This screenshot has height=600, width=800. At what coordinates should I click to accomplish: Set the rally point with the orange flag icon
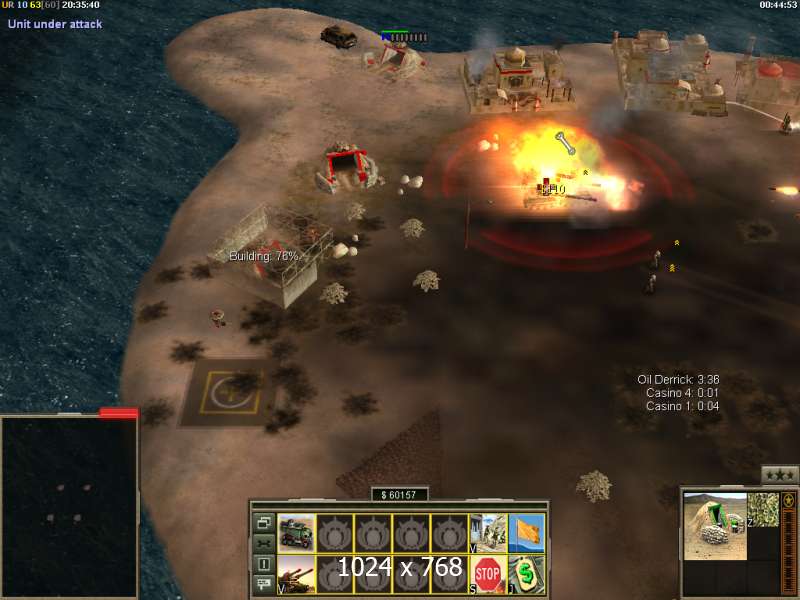coord(527,532)
